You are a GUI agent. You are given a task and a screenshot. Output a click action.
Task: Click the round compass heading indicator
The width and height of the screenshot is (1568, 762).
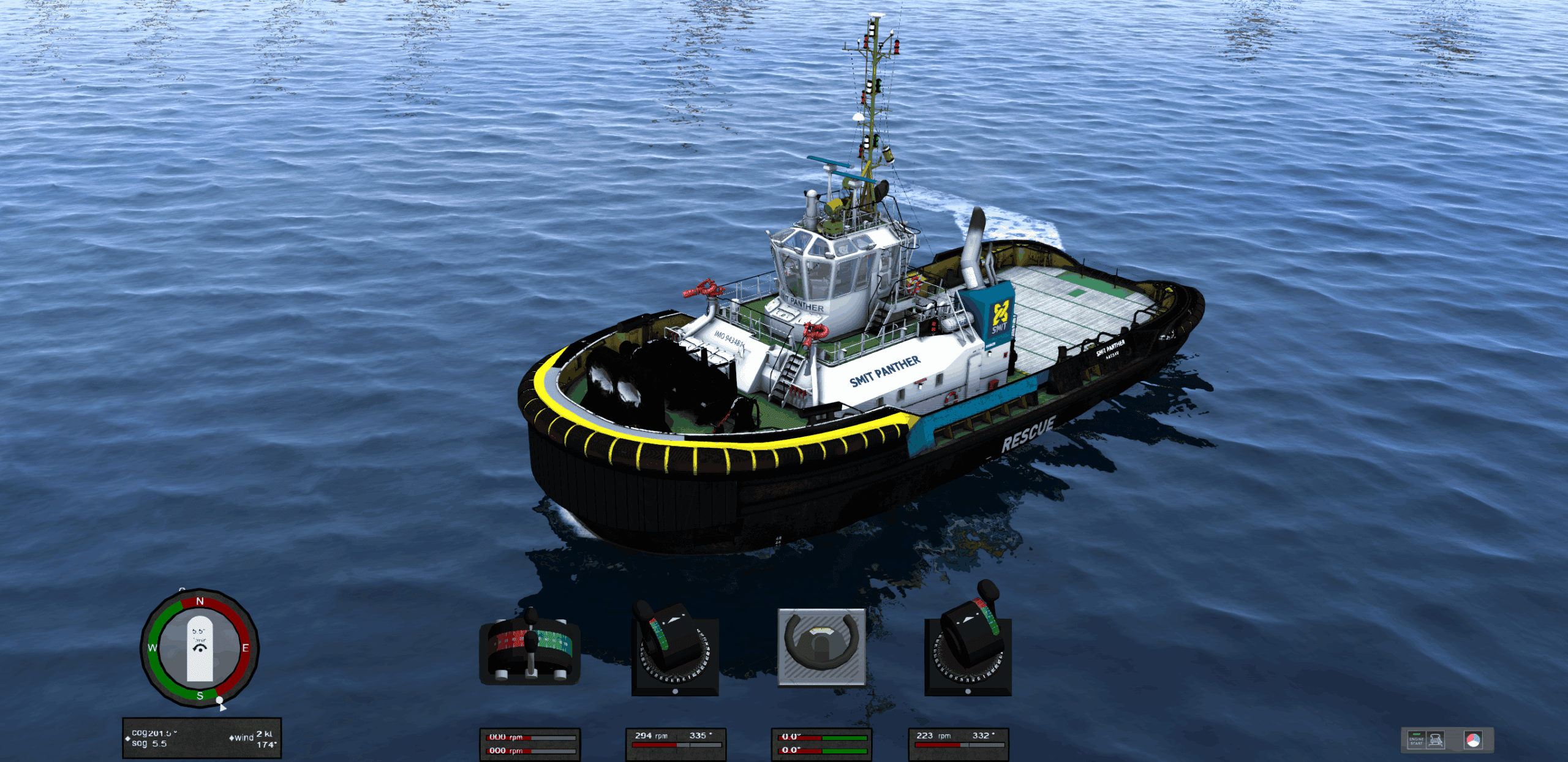pos(200,648)
